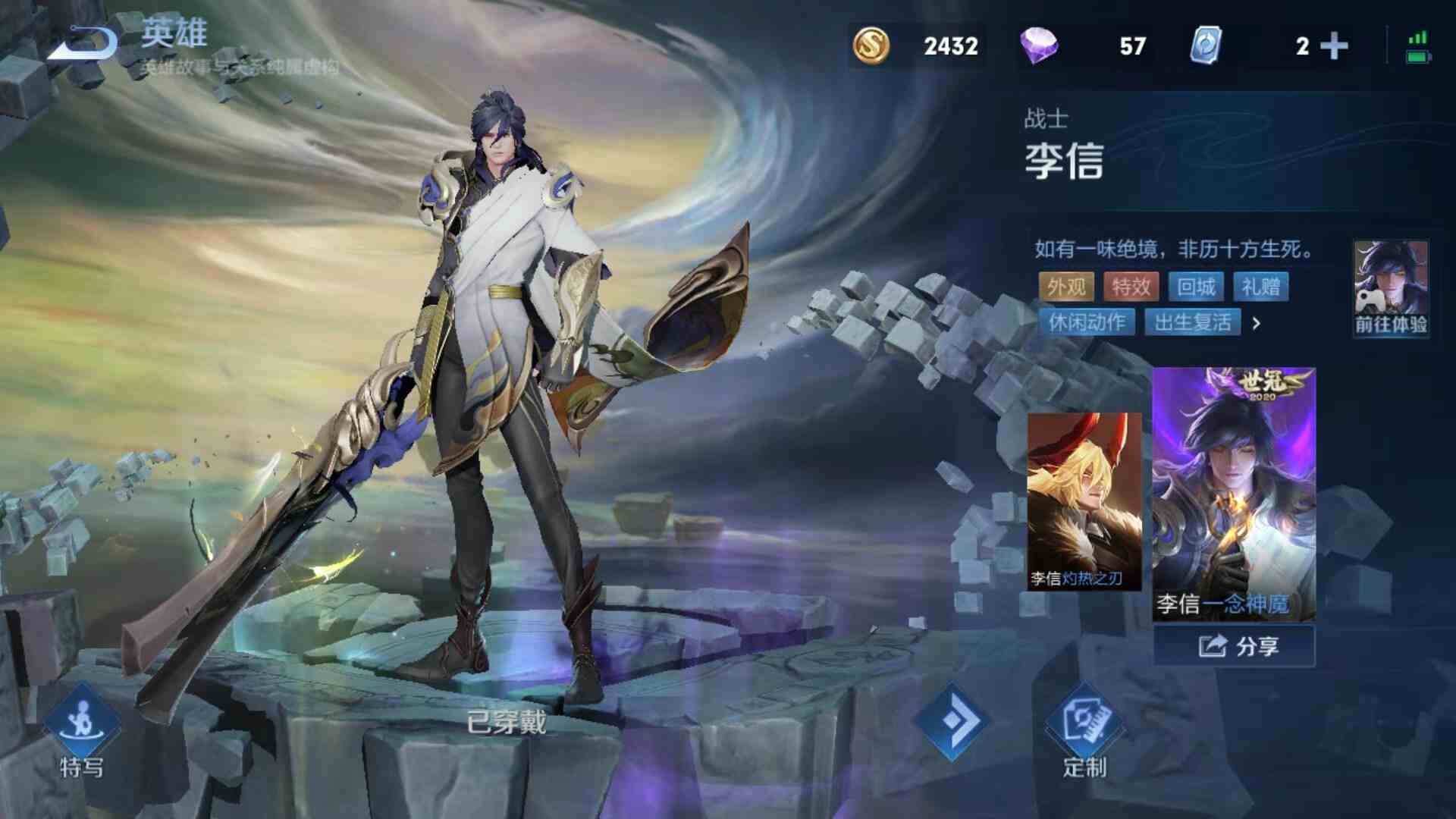Viewport: 1456px width, 819px height.
Task: Select the 特效 effects filter tag
Action: [x=1130, y=287]
